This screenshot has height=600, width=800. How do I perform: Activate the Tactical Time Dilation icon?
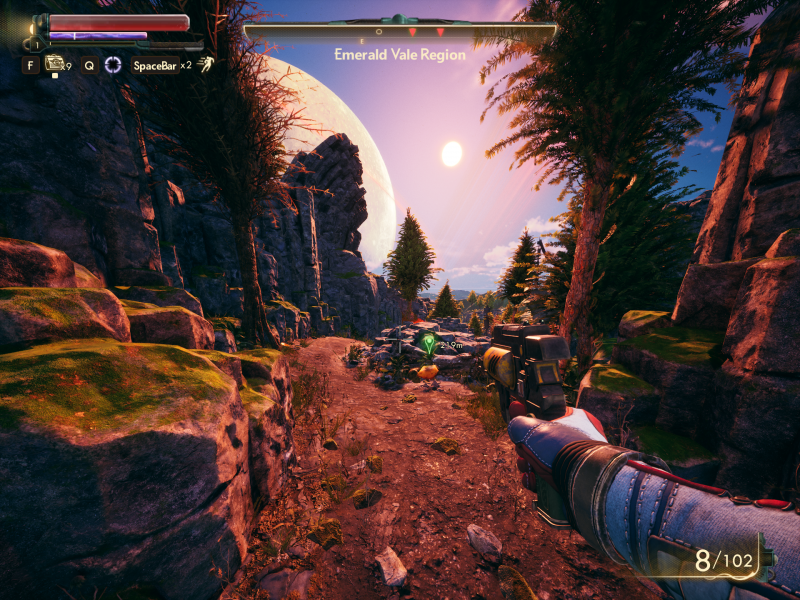[114, 65]
